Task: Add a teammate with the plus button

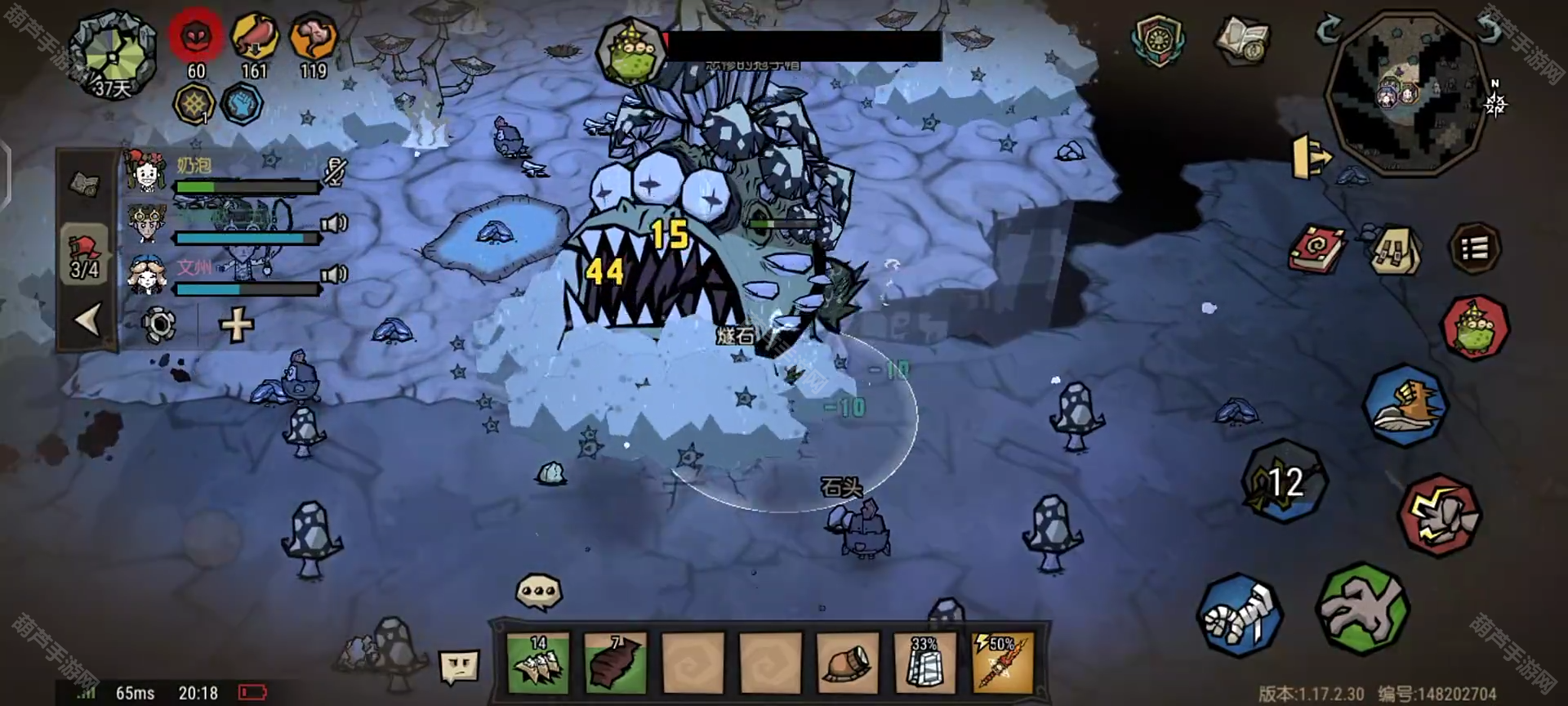Action: click(x=237, y=325)
